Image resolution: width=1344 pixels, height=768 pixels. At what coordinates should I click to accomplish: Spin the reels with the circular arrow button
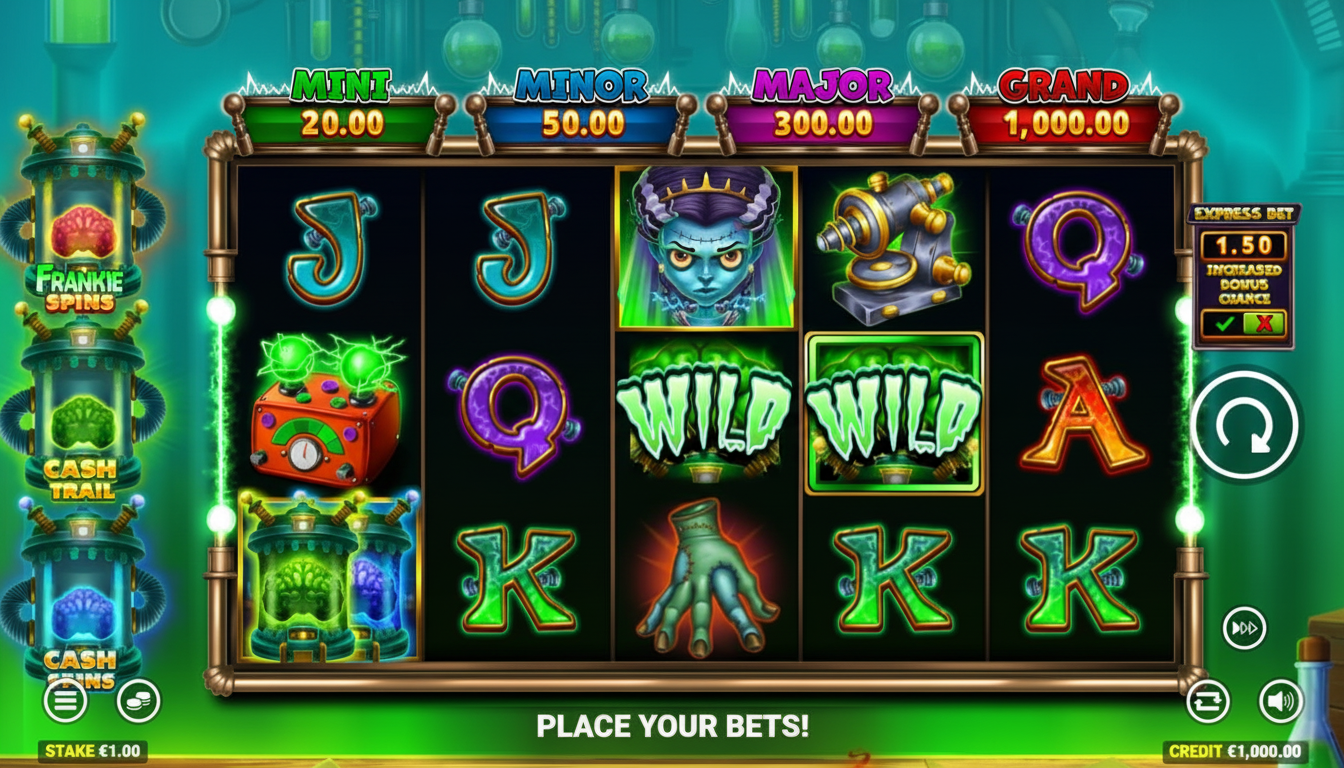point(1245,425)
